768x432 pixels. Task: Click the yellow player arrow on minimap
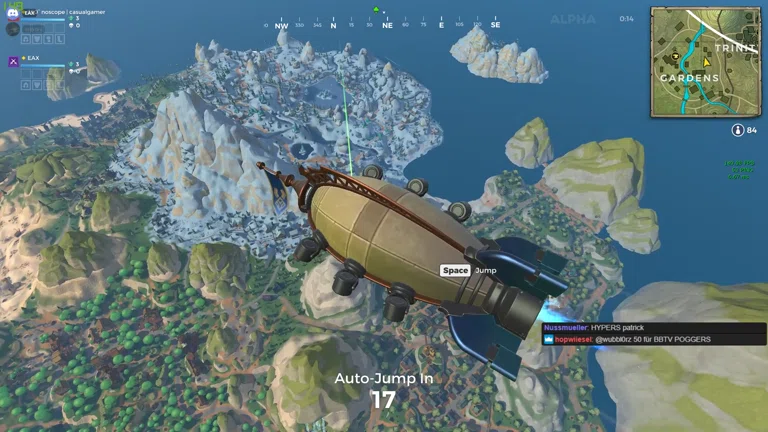coord(705,61)
